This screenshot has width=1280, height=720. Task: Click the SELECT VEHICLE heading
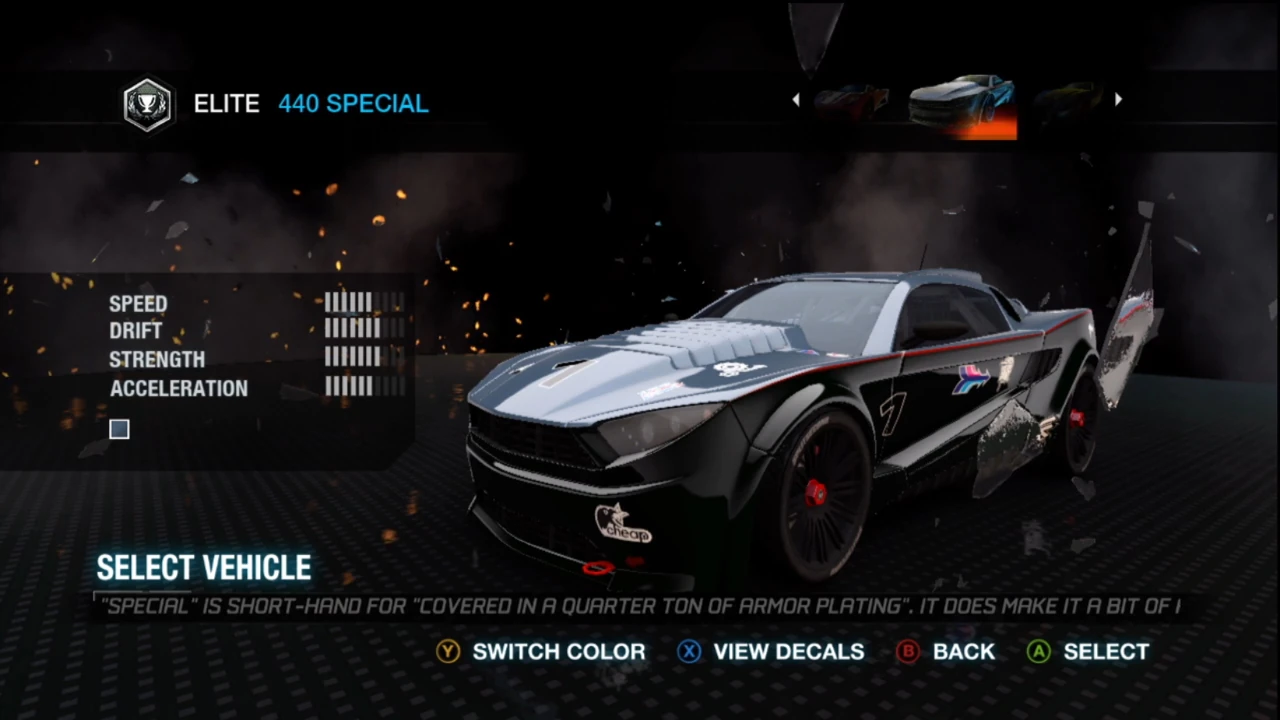point(203,568)
